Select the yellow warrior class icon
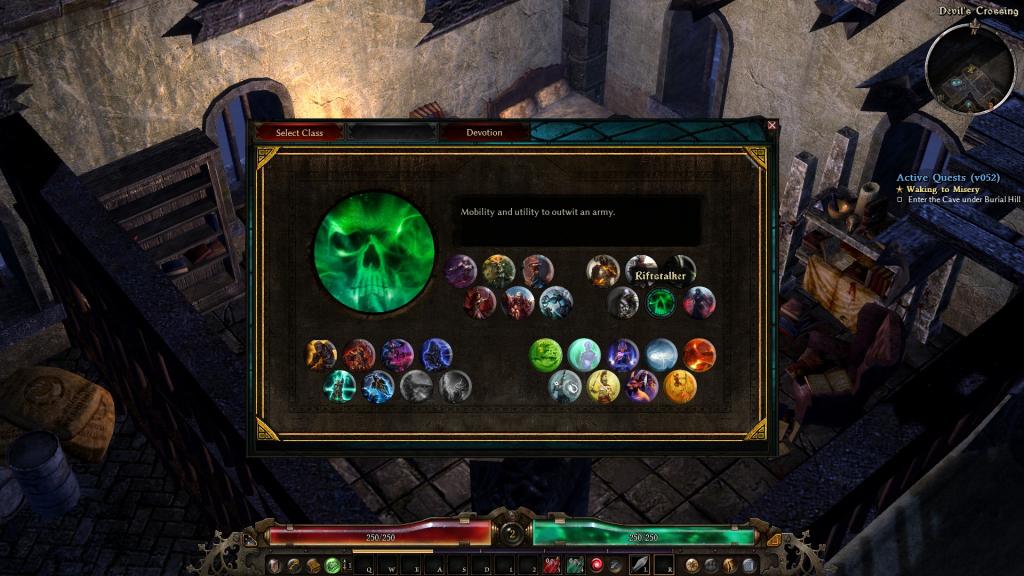 click(x=604, y=386)
